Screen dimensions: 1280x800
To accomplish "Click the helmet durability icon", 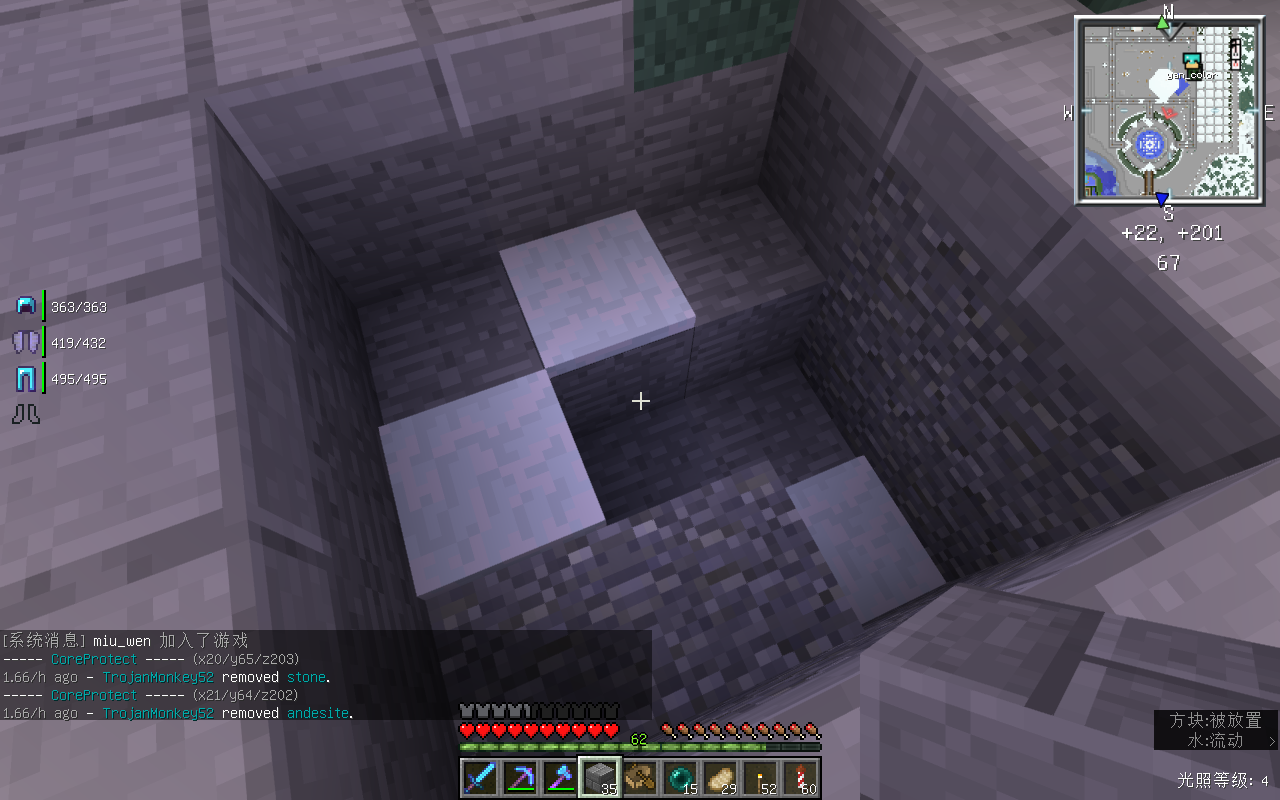I will coord(26,306).
